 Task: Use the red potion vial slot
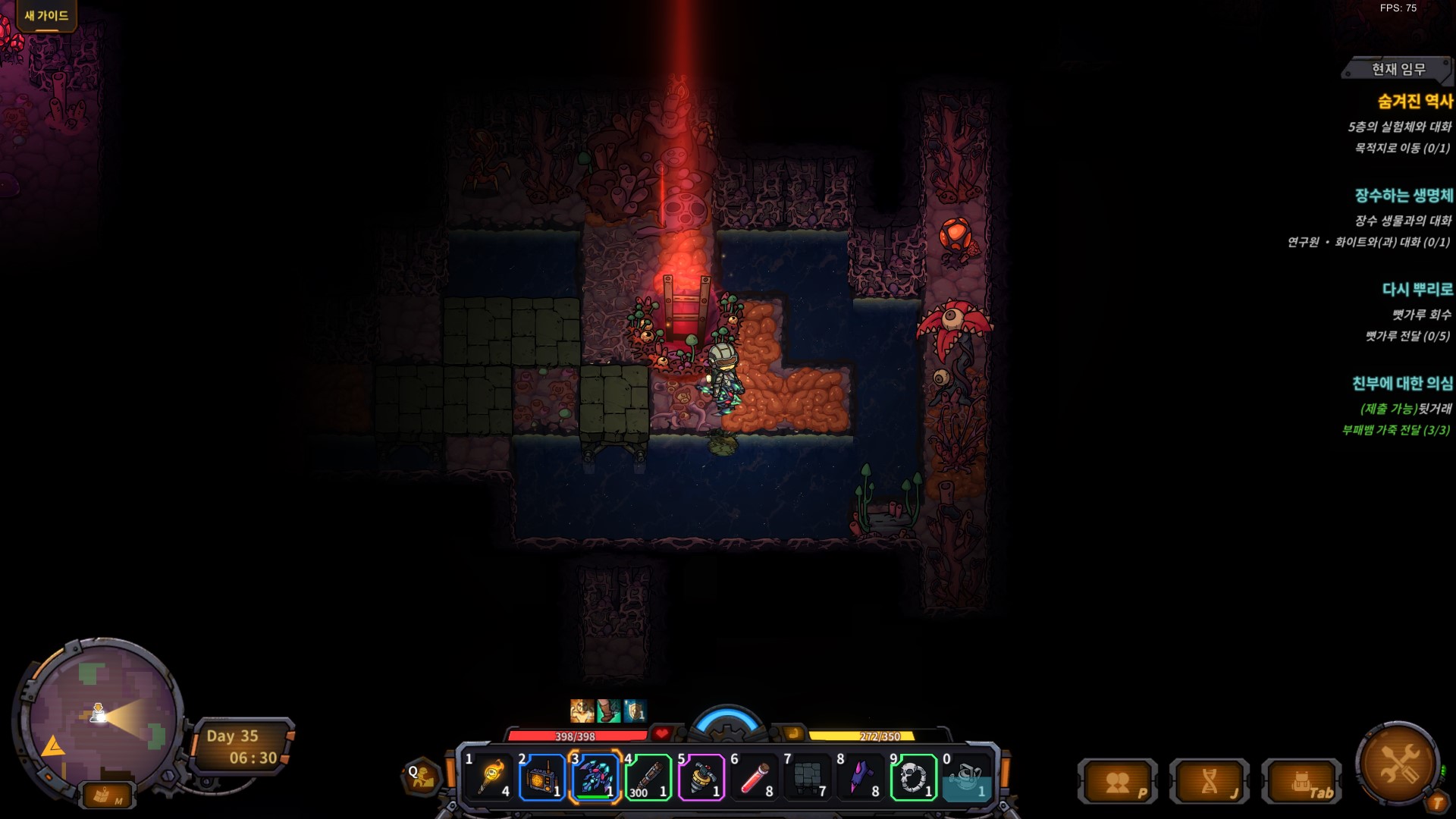[755, 777]
